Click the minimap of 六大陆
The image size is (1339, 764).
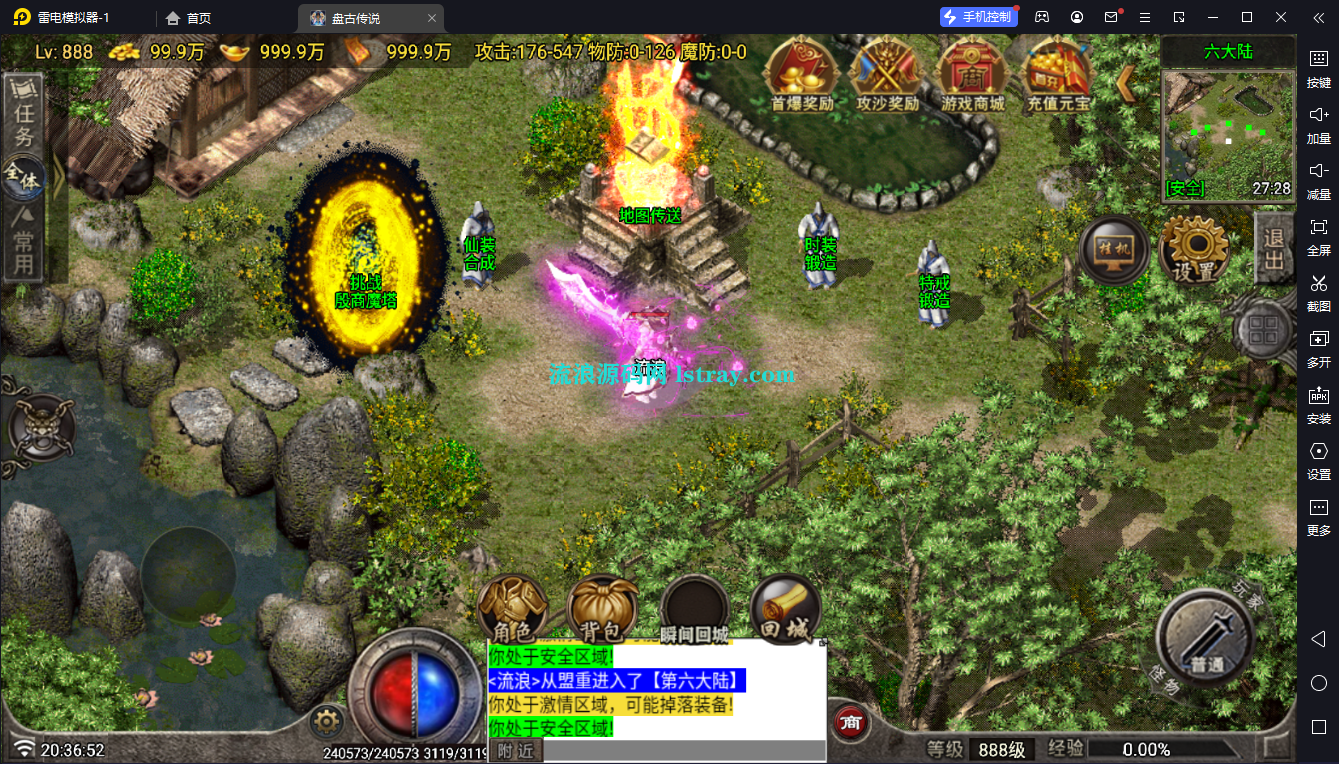(1228, 134)
